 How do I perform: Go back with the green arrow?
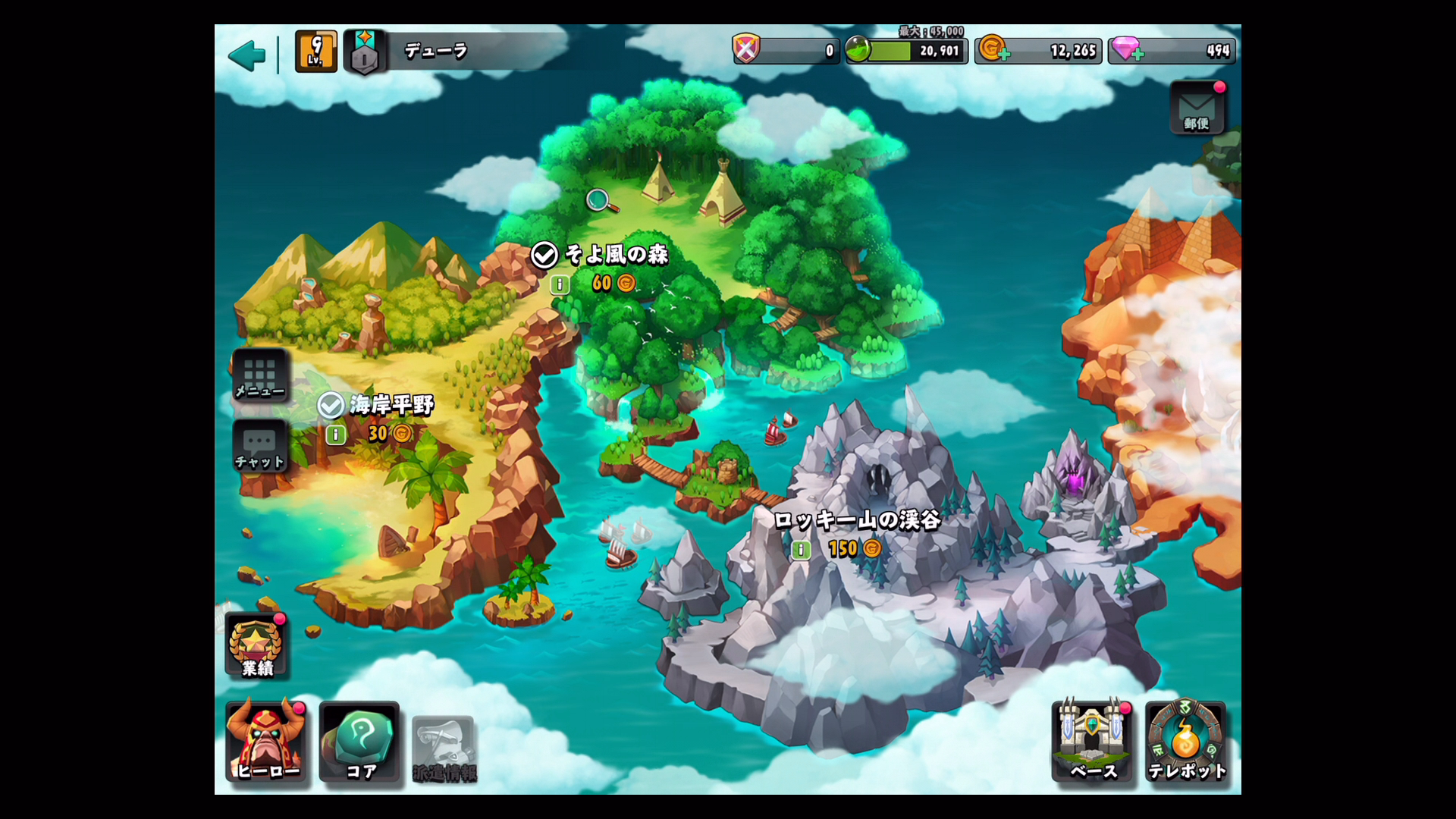tap(246, 55)
